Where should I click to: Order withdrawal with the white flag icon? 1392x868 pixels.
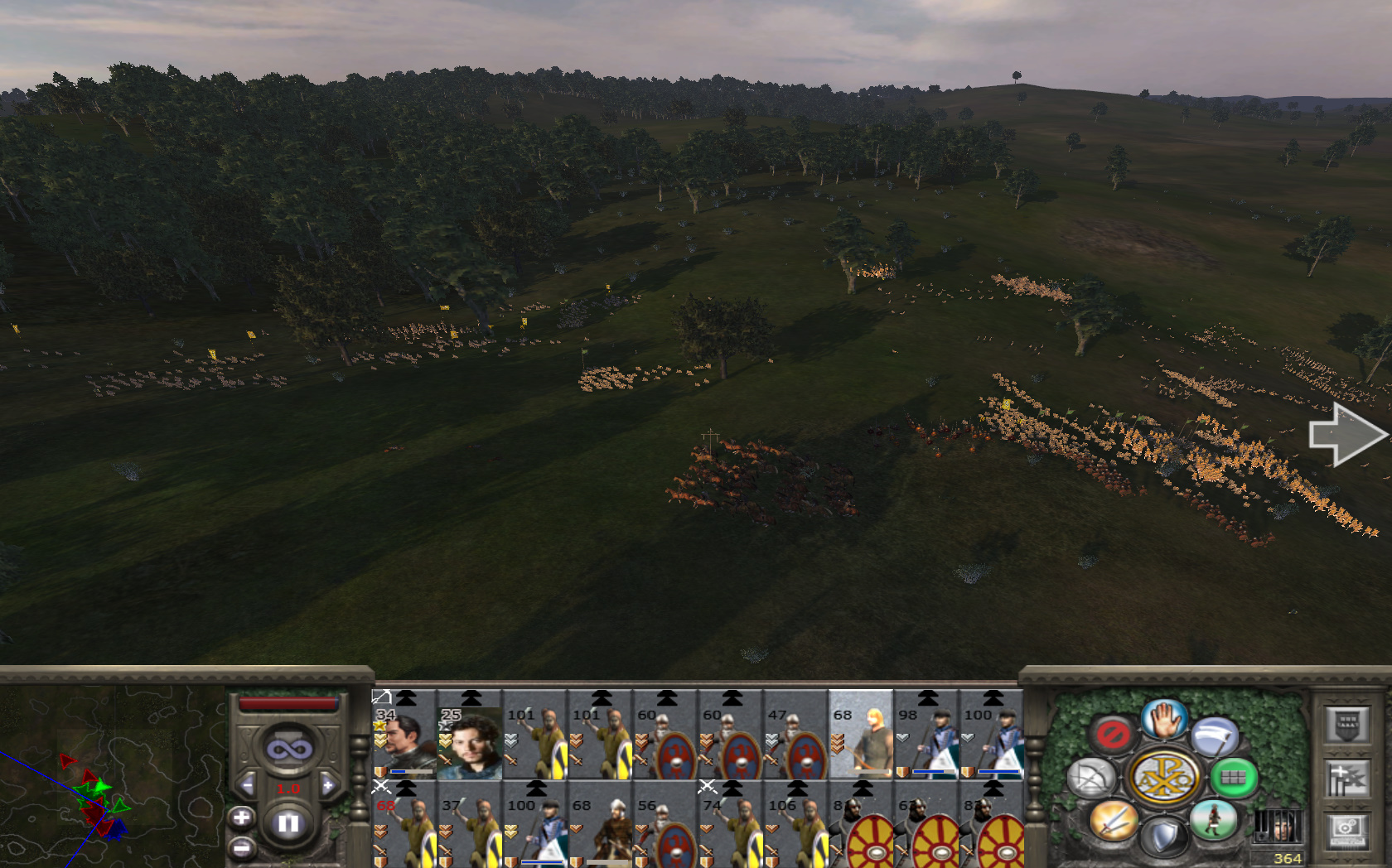coord(1216,735)
